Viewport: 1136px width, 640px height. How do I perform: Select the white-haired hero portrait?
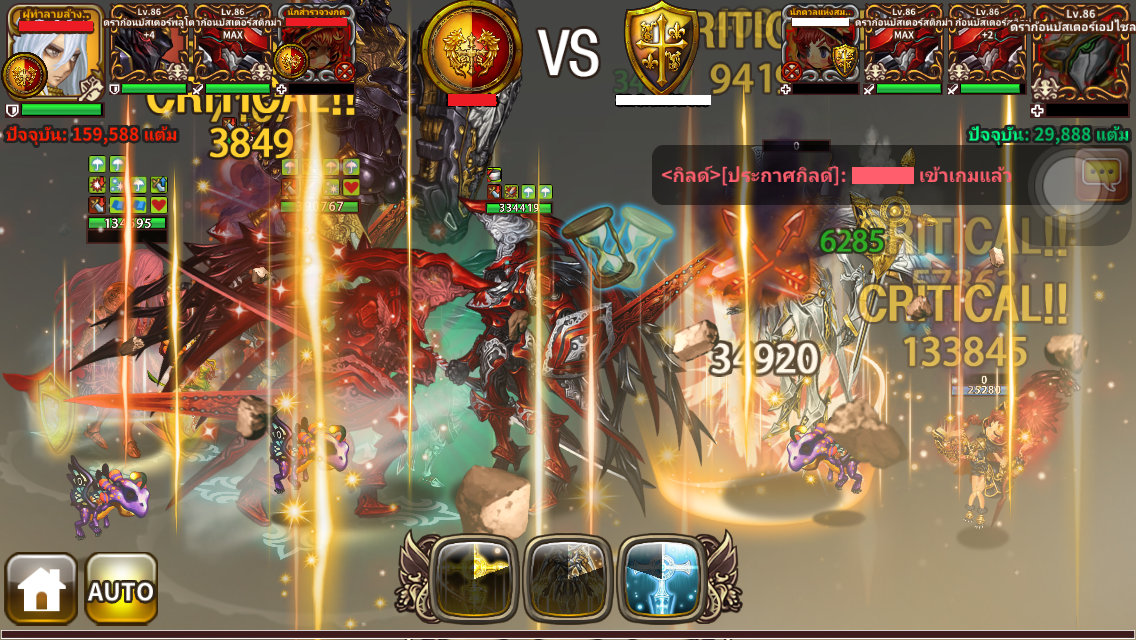[55, 52]
